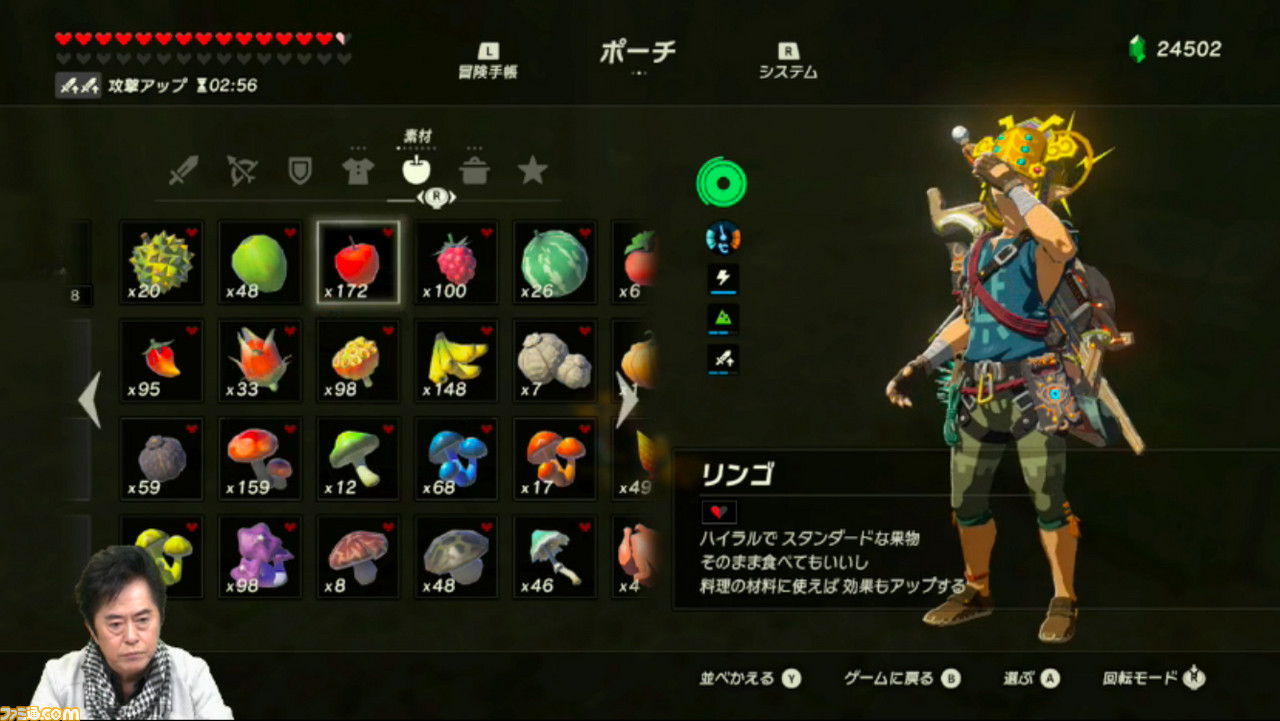Click the climbing speed buff icon
The image size is (1280, 721).
(x=723, y=318)
